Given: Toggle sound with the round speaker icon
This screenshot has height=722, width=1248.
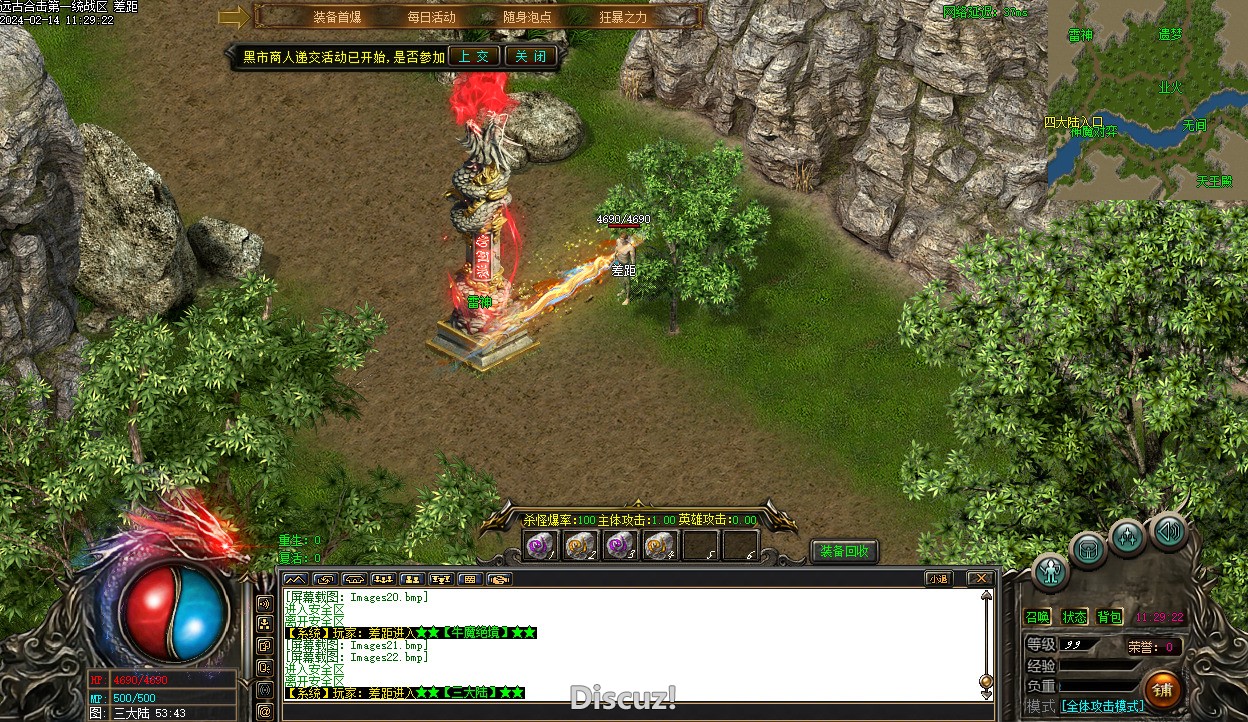Looking at the screenshot, I should 1168,531.
